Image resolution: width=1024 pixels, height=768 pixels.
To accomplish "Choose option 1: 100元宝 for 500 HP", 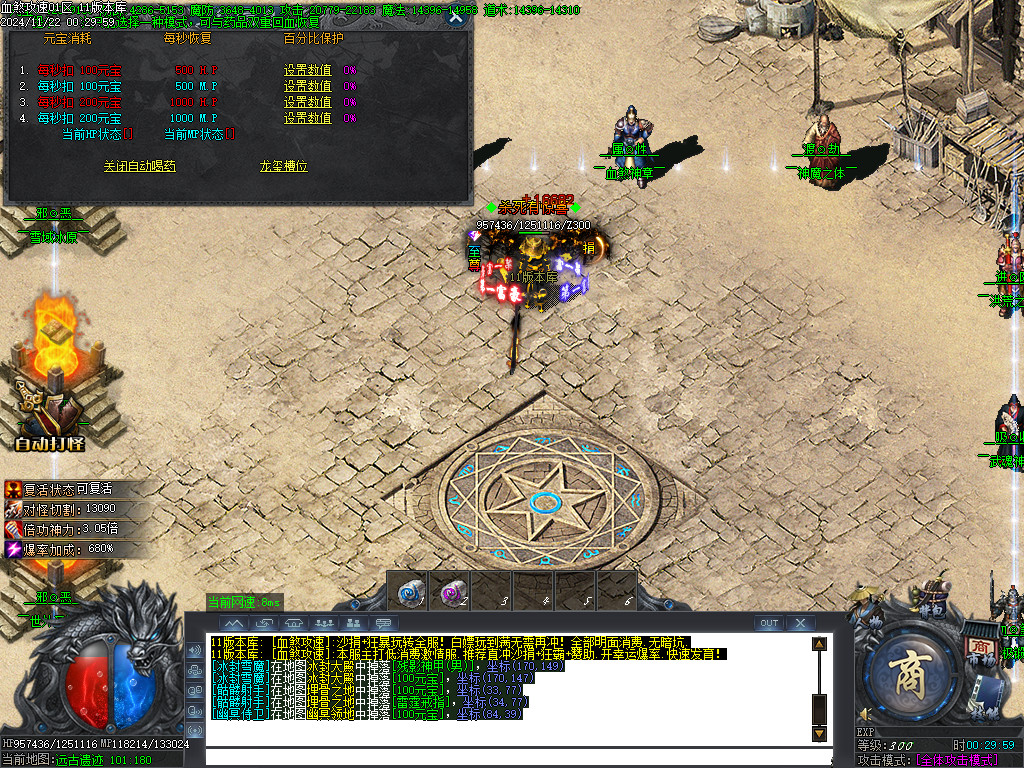I will click(79, 70).
